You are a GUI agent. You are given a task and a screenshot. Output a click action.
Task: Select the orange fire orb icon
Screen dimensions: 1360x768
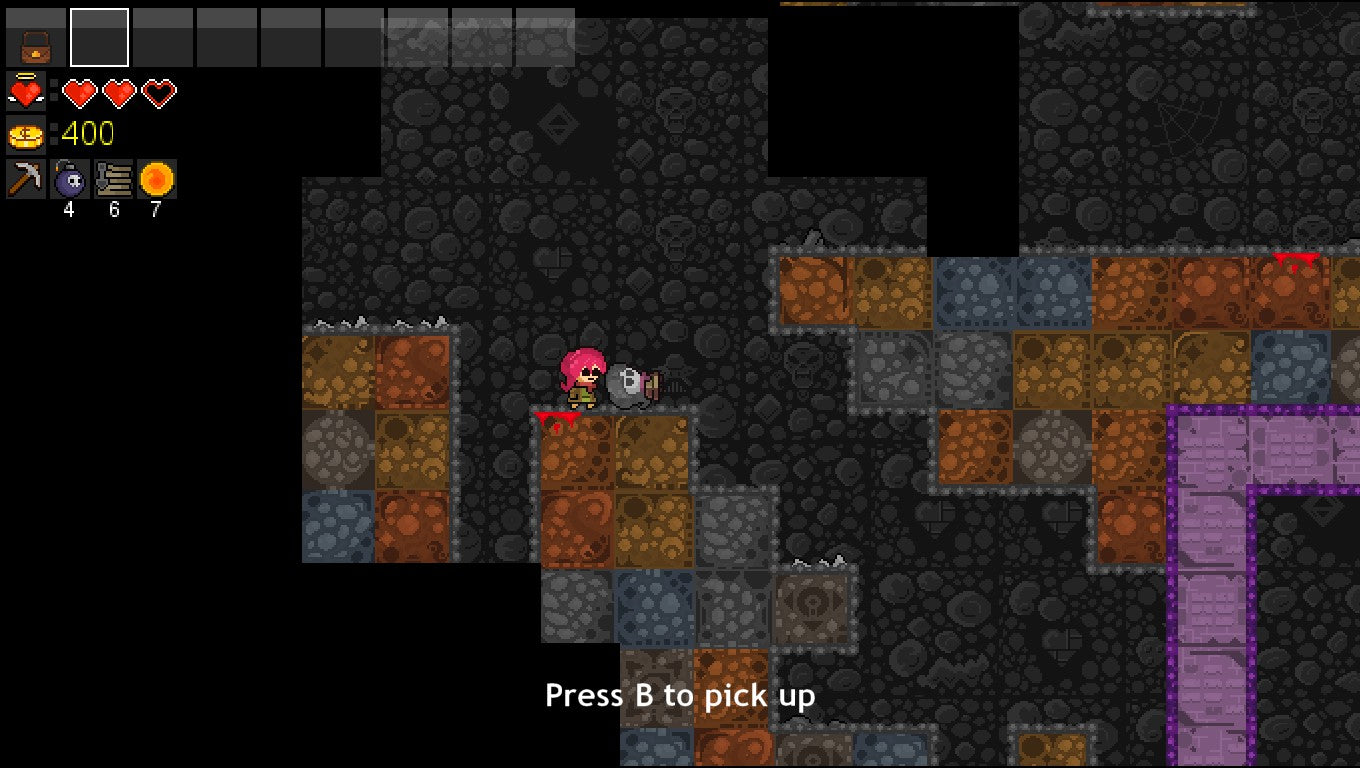click(x=156, y=180)
